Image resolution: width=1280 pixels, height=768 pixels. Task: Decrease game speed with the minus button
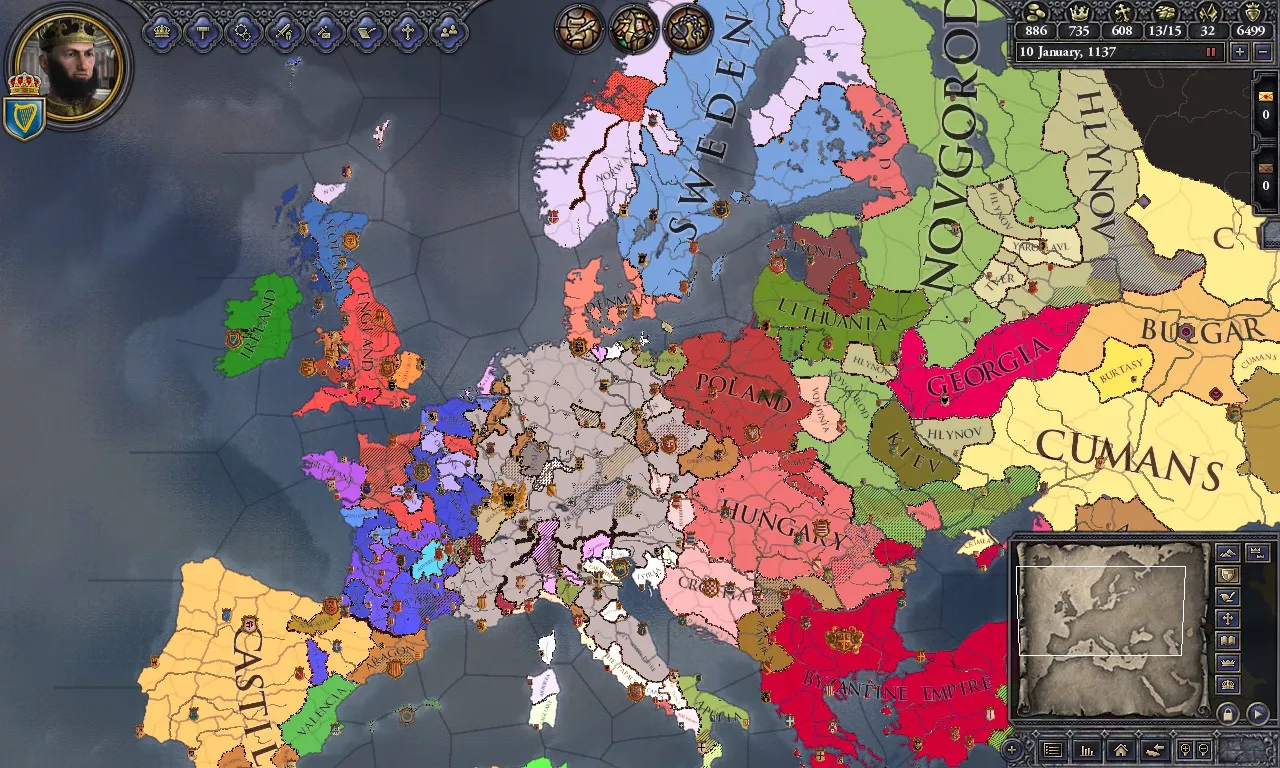1261,52
